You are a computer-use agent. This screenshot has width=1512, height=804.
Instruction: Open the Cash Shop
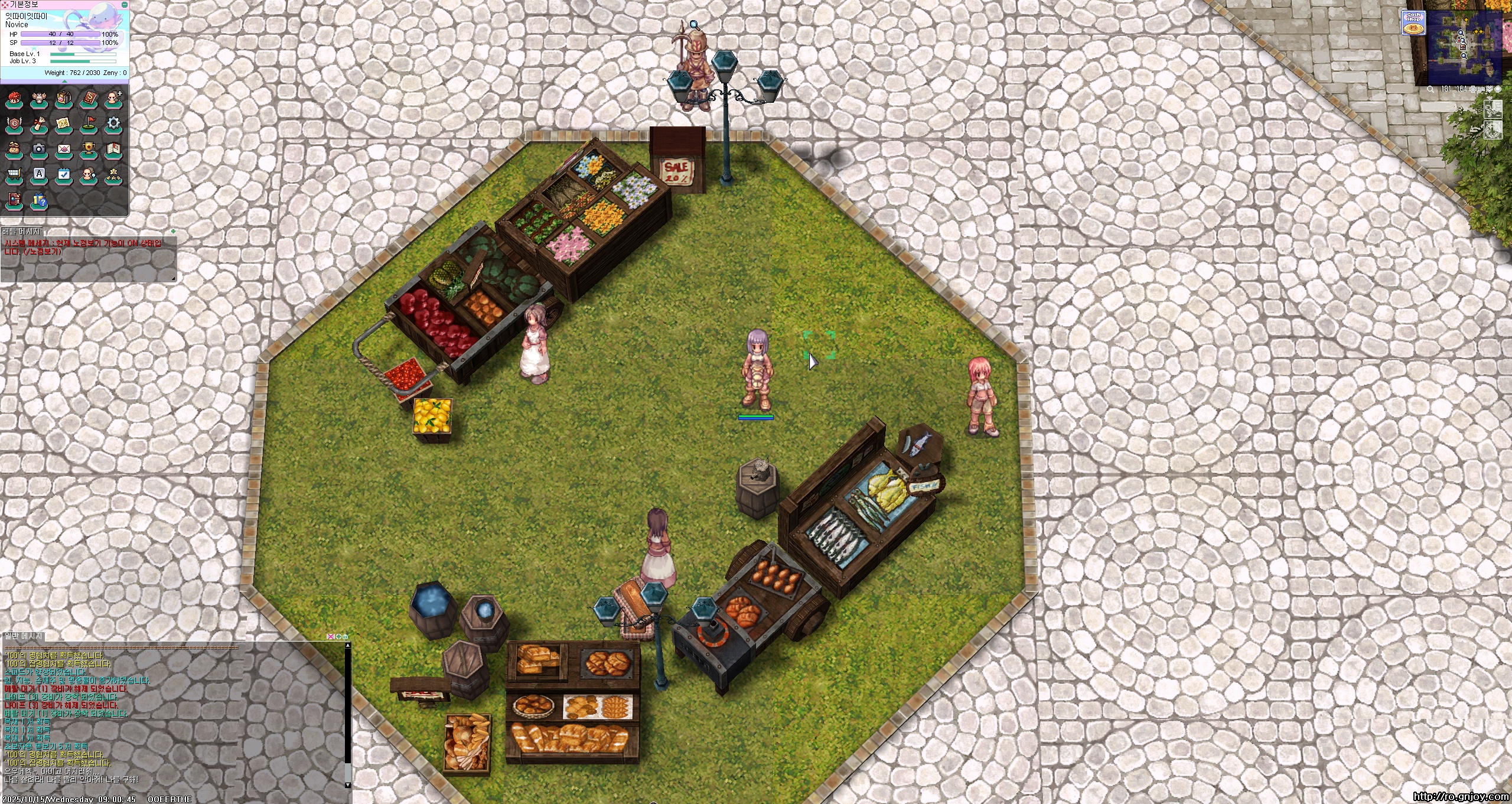[1413, 23]
